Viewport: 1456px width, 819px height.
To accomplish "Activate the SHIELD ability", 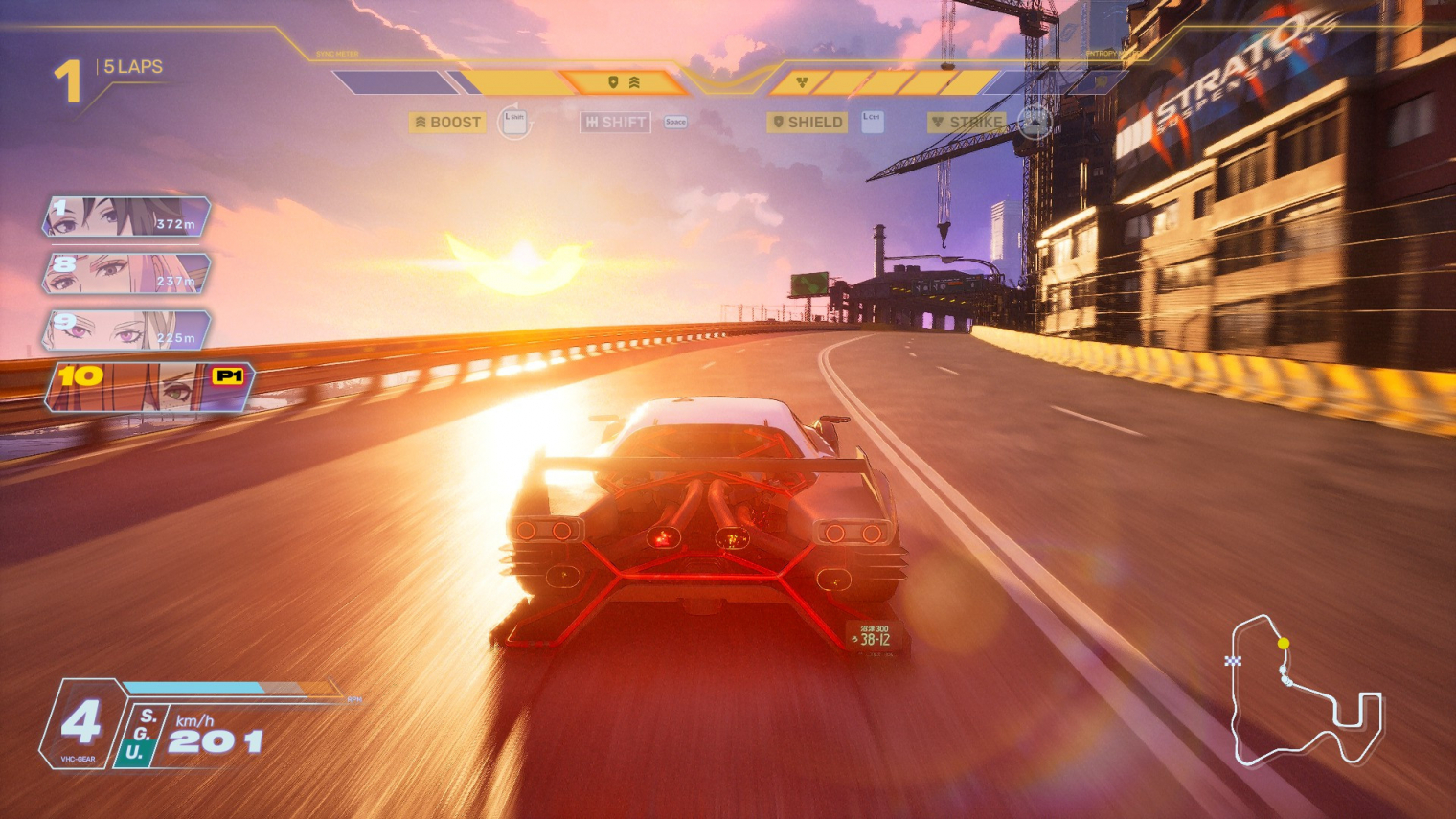I will 808,123.
